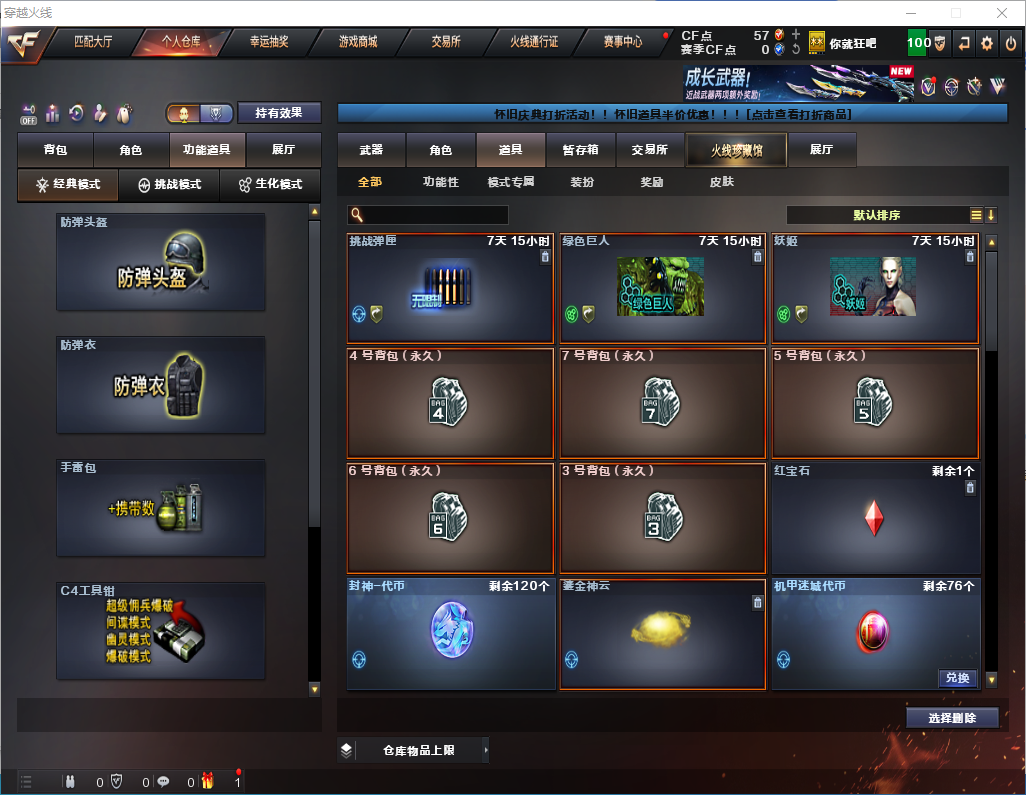
Task: Select the 手雷包 grenade pack item
Action: tap(161, 508)
